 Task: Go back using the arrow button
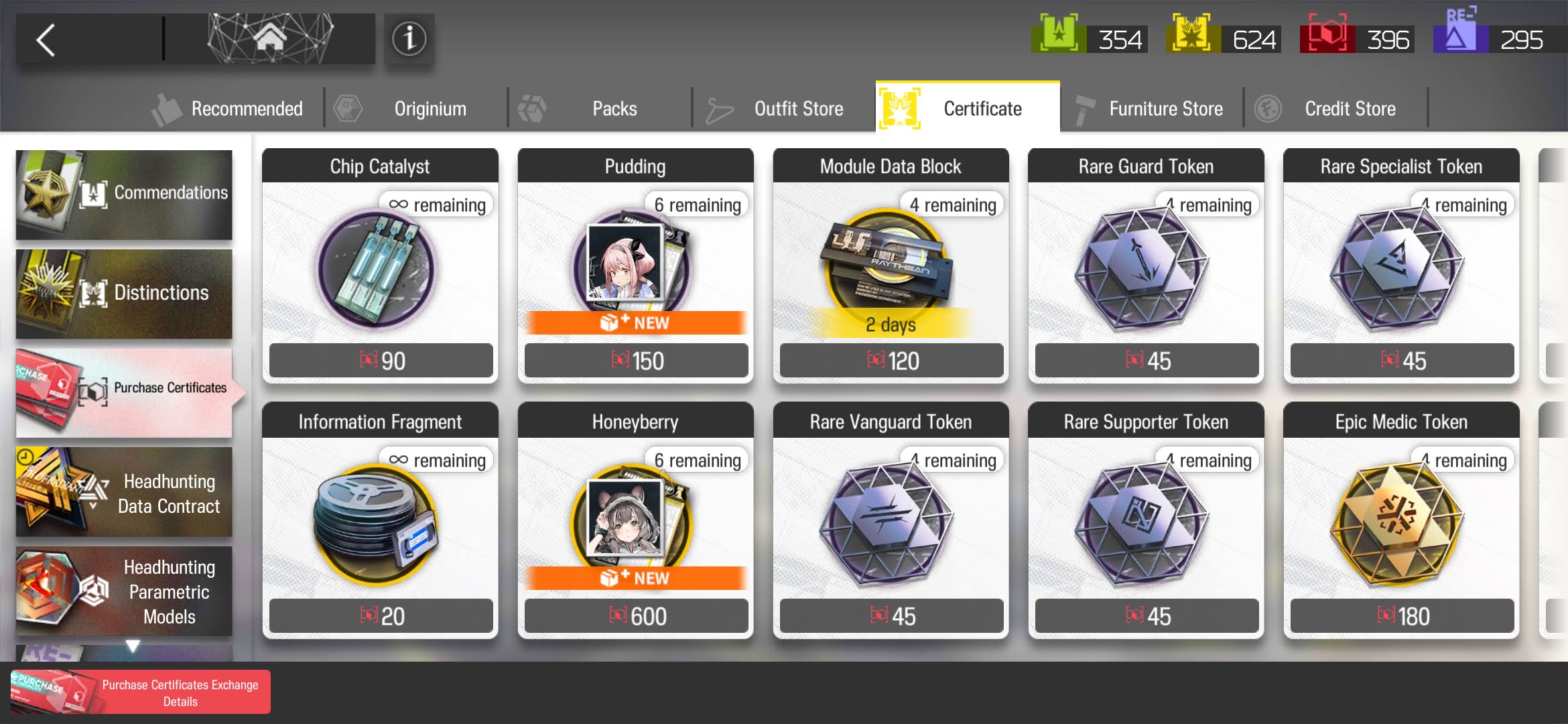click(47, 40)
